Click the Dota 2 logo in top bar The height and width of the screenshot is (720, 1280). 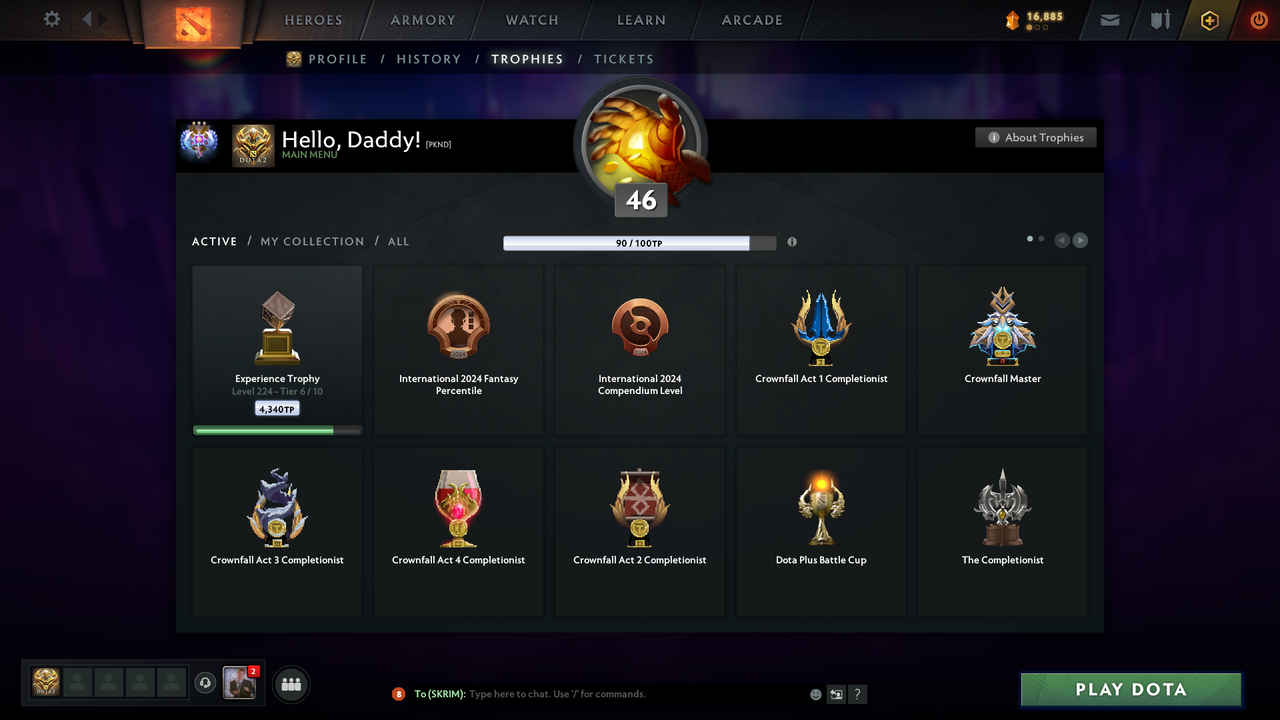(x=194, y=25)
